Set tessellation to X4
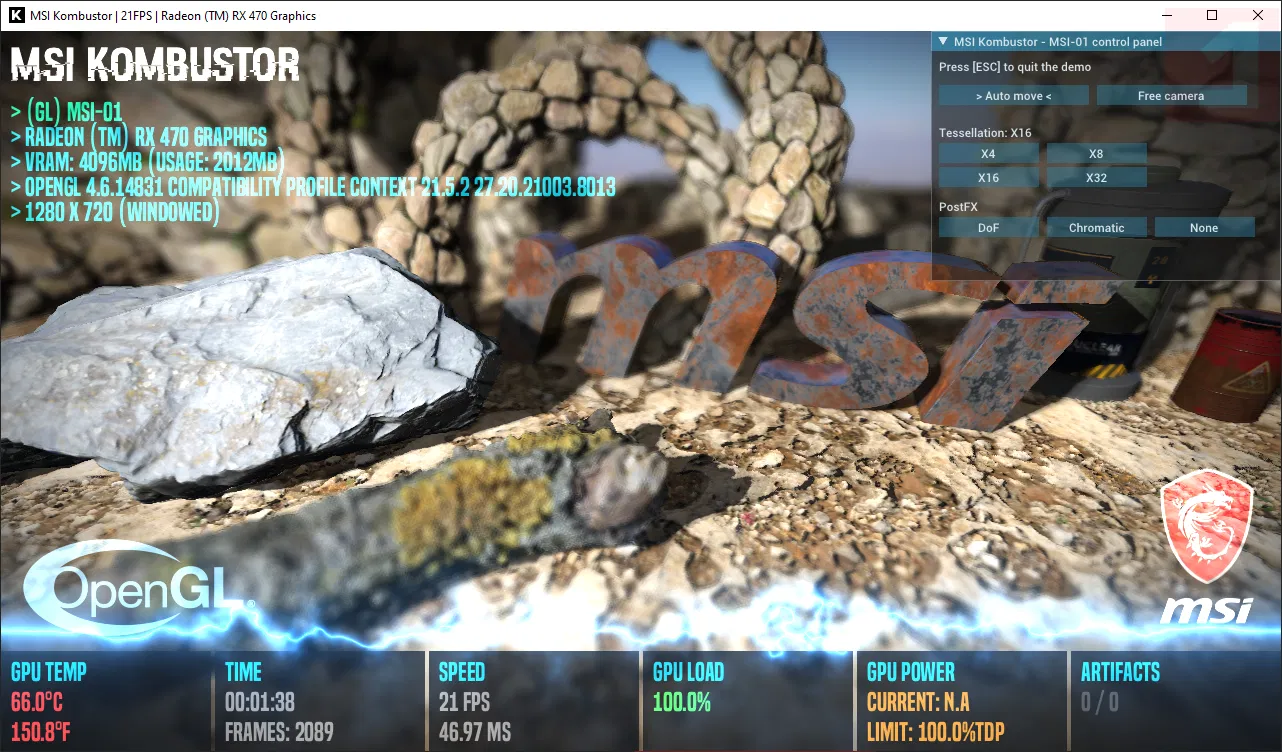This screenshot has height=752, width=1282. click(x=988, y=154)
